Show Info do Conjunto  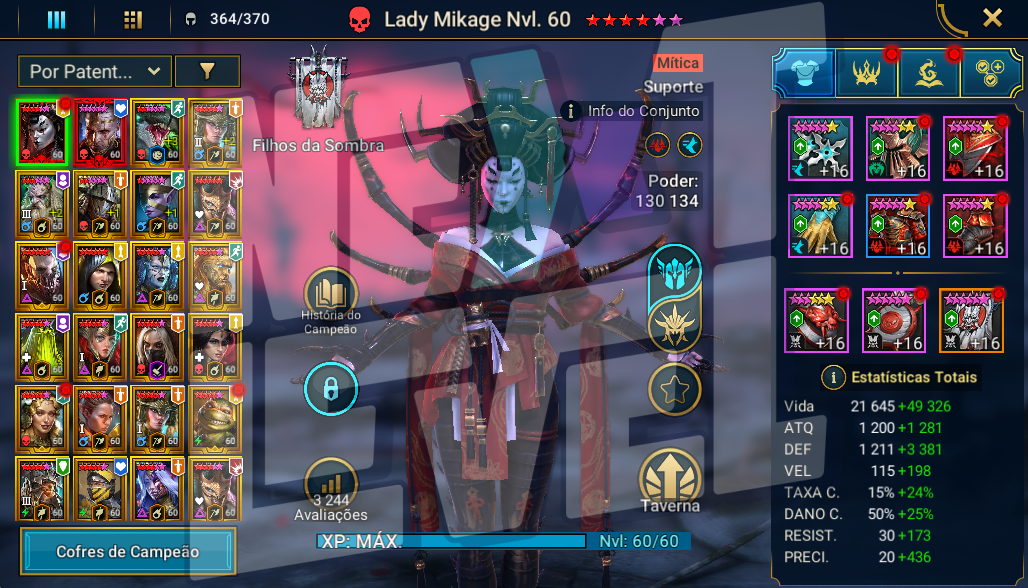[x=632, y=111]
